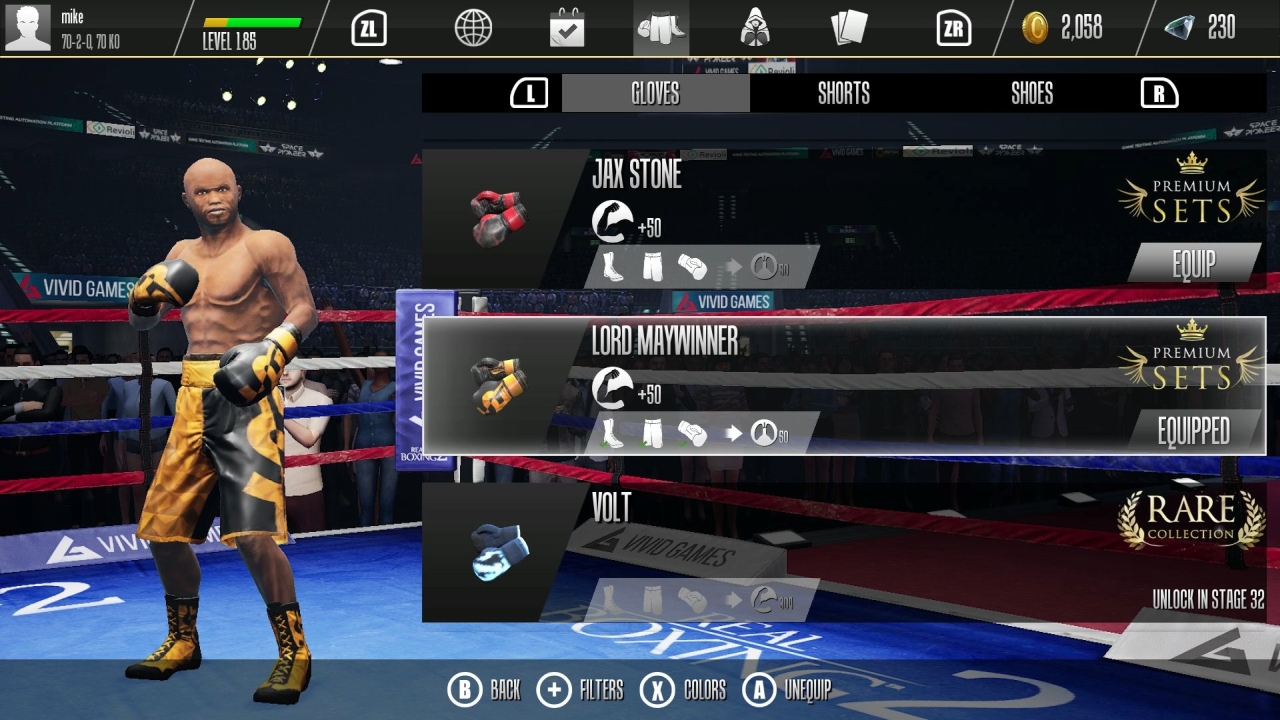
Task: Open the daily events calendar icon
Action: pyautogui.click(x=566, y=28)
